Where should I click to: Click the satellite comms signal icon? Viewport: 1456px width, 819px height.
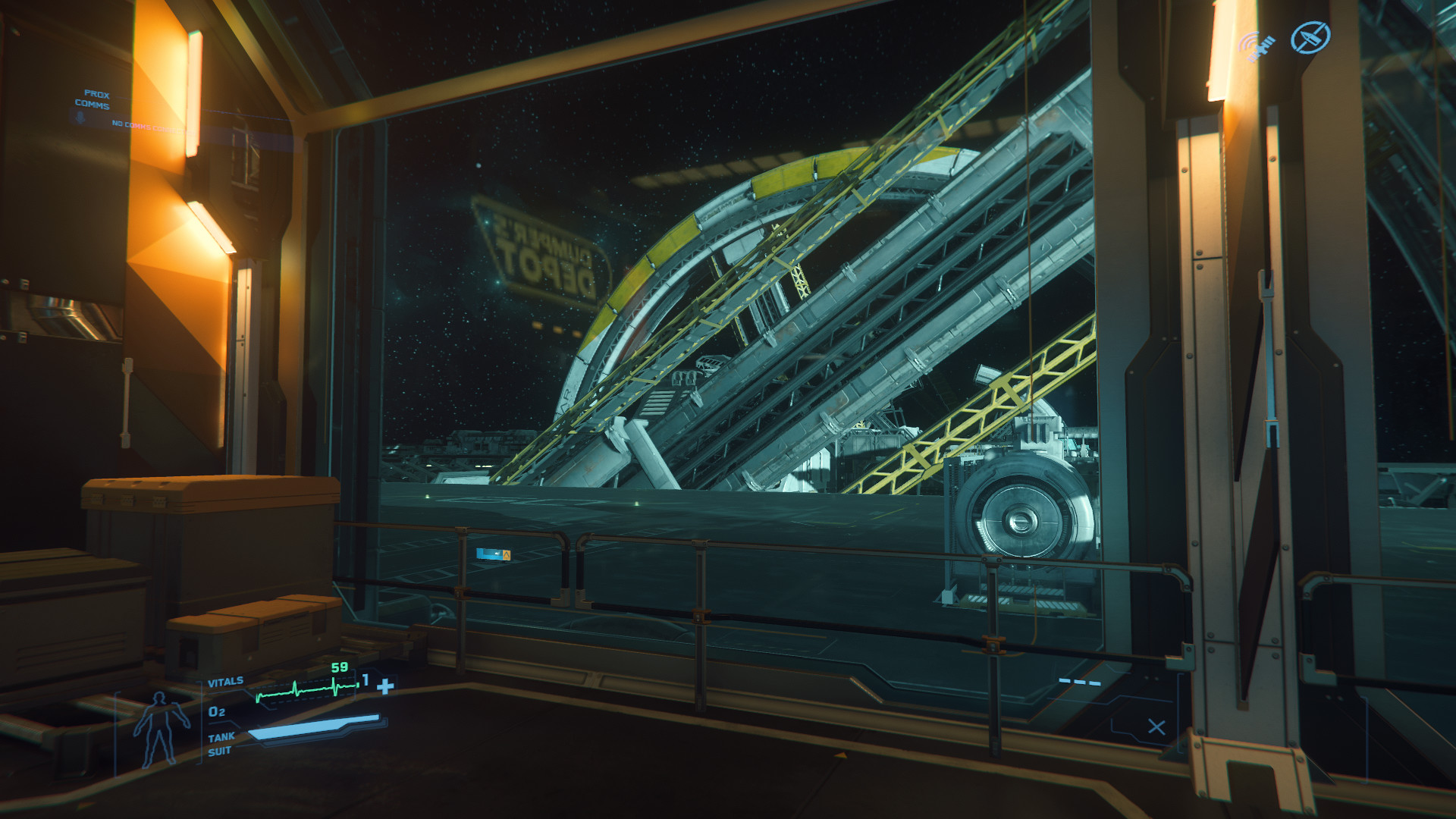coord(1258,45)
